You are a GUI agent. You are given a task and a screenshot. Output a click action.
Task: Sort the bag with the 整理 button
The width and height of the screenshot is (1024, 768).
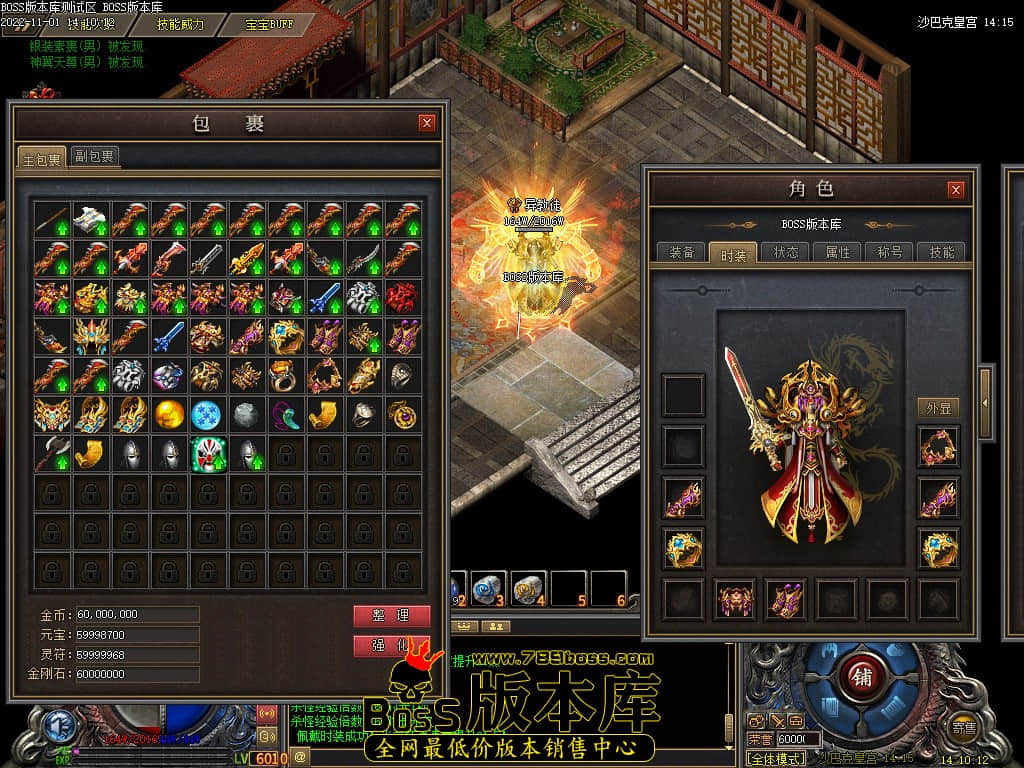[391, 616]
